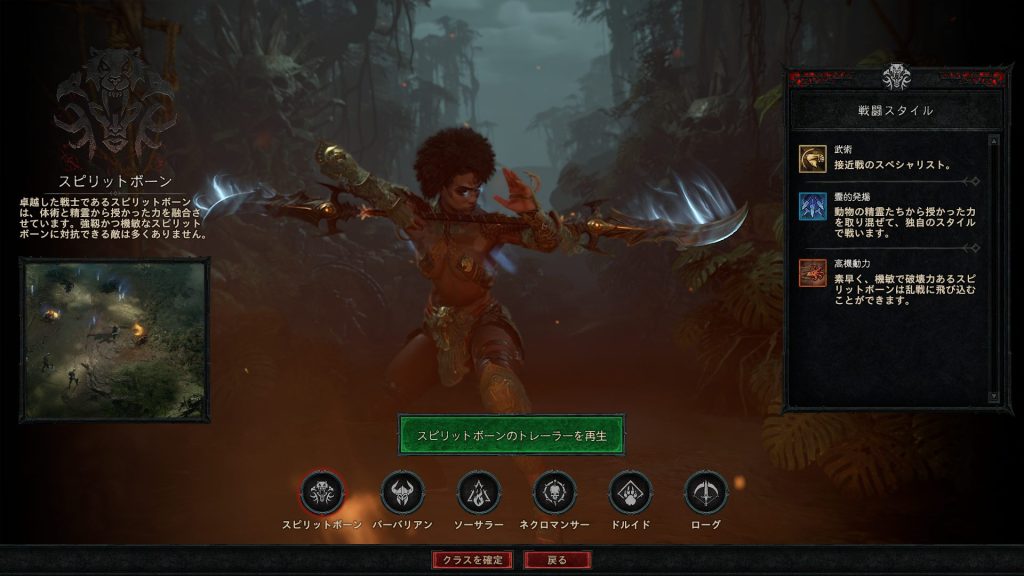1024x576 pixels.
Task: Pick the ソーサラー class icon
Action: pyautogui.click(x=478, y=493)
